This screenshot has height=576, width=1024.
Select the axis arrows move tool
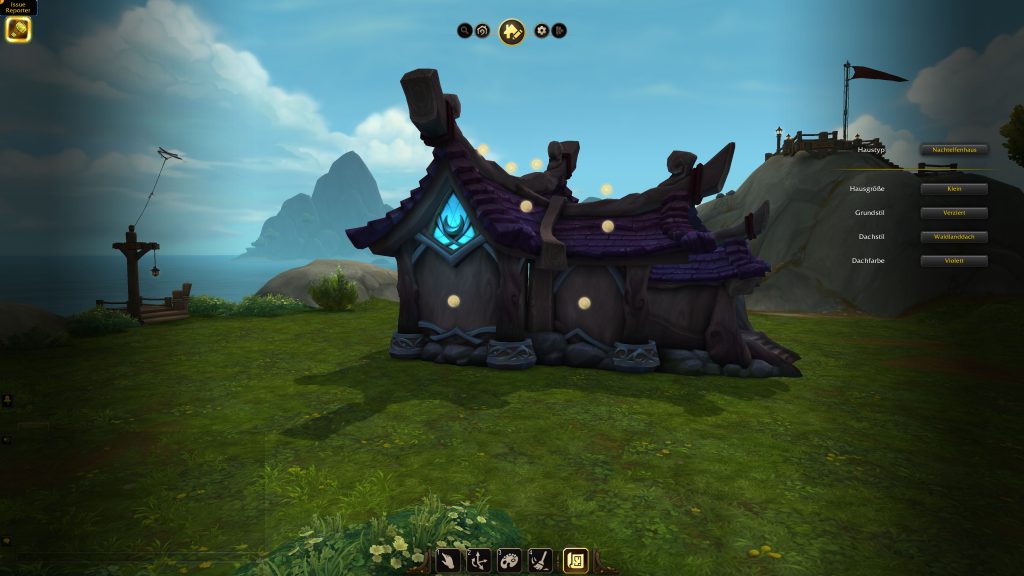(x=479, y=560)
